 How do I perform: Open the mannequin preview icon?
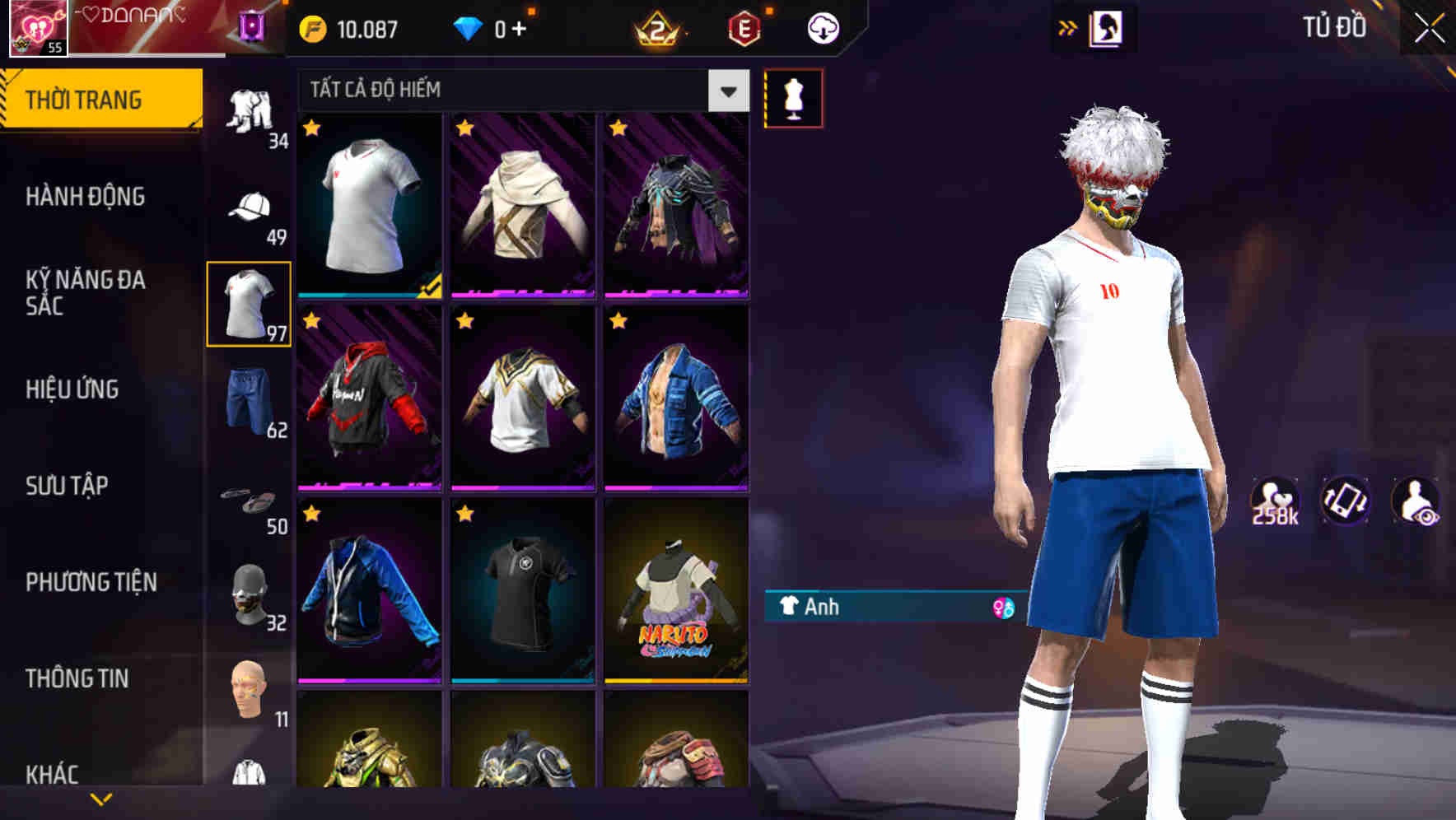pos(792,96)
